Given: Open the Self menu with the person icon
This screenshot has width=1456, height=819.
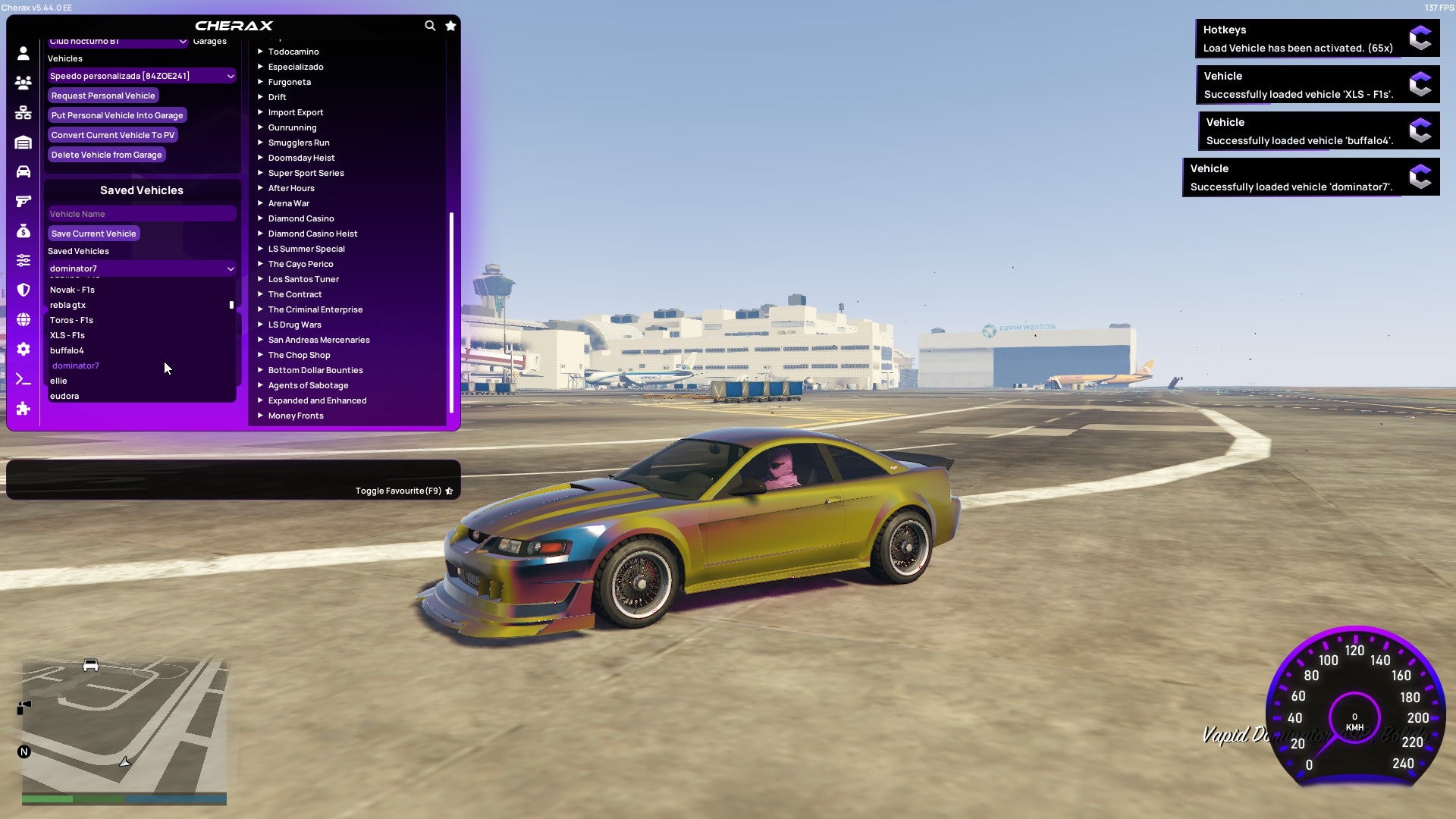Looking at the screenshot, I should coord(23,53).
